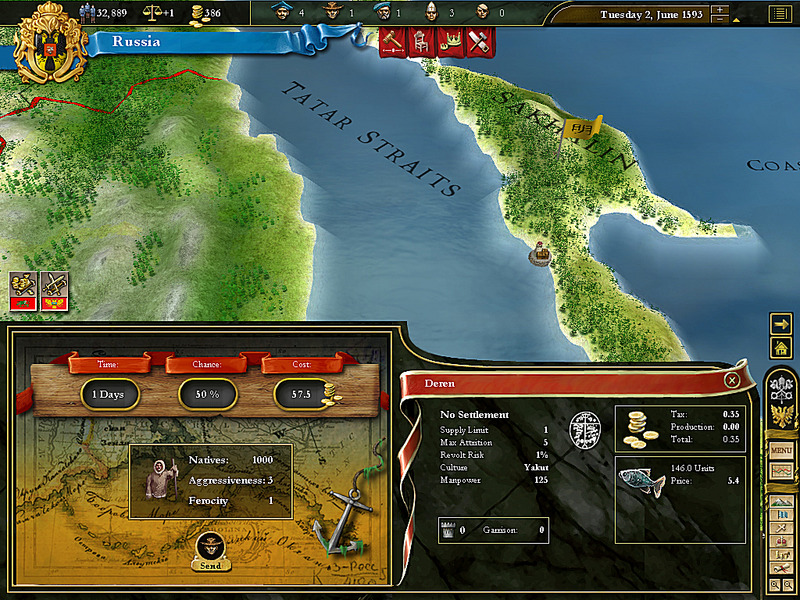The image size is (800, 600).
Task: Zoom out the map with magnifier minus
Action: (788, 584)
